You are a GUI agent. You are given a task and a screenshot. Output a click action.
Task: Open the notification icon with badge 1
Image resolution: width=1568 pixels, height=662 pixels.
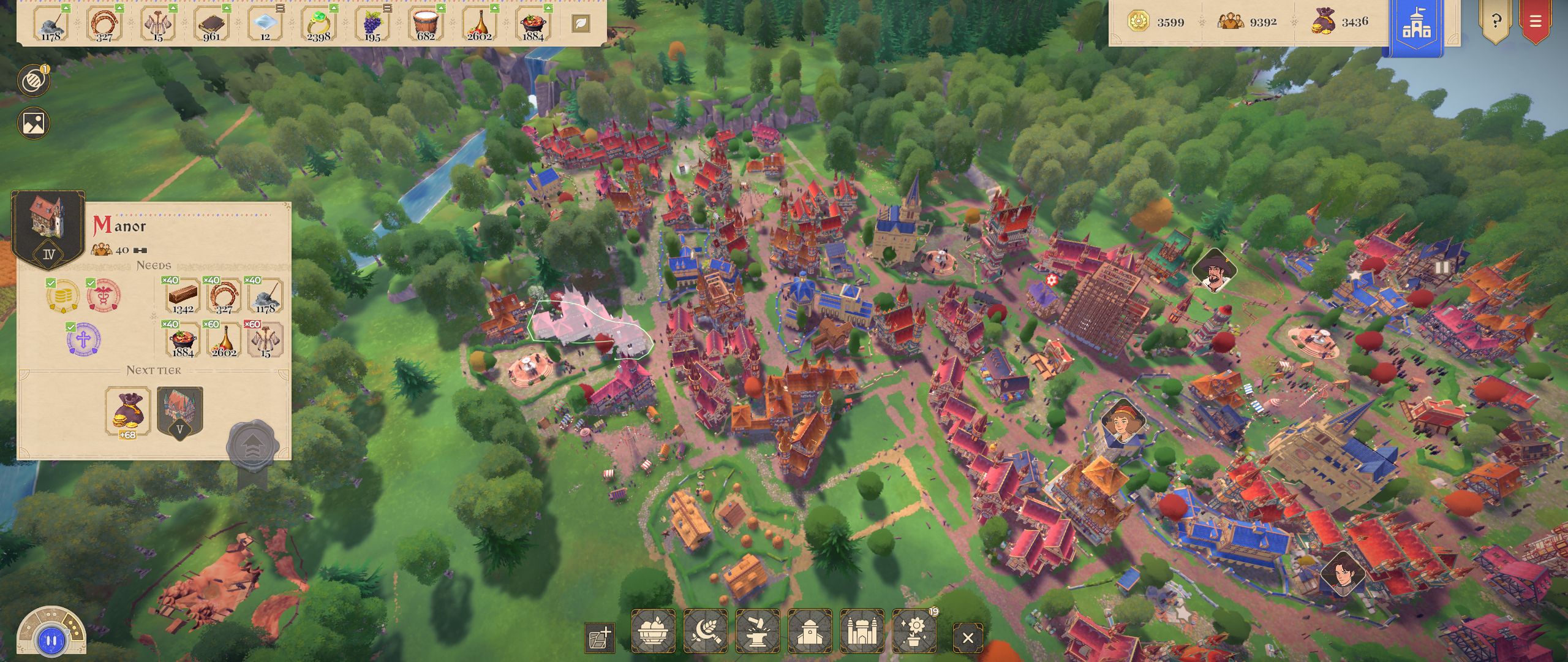[x=34, y=82]
